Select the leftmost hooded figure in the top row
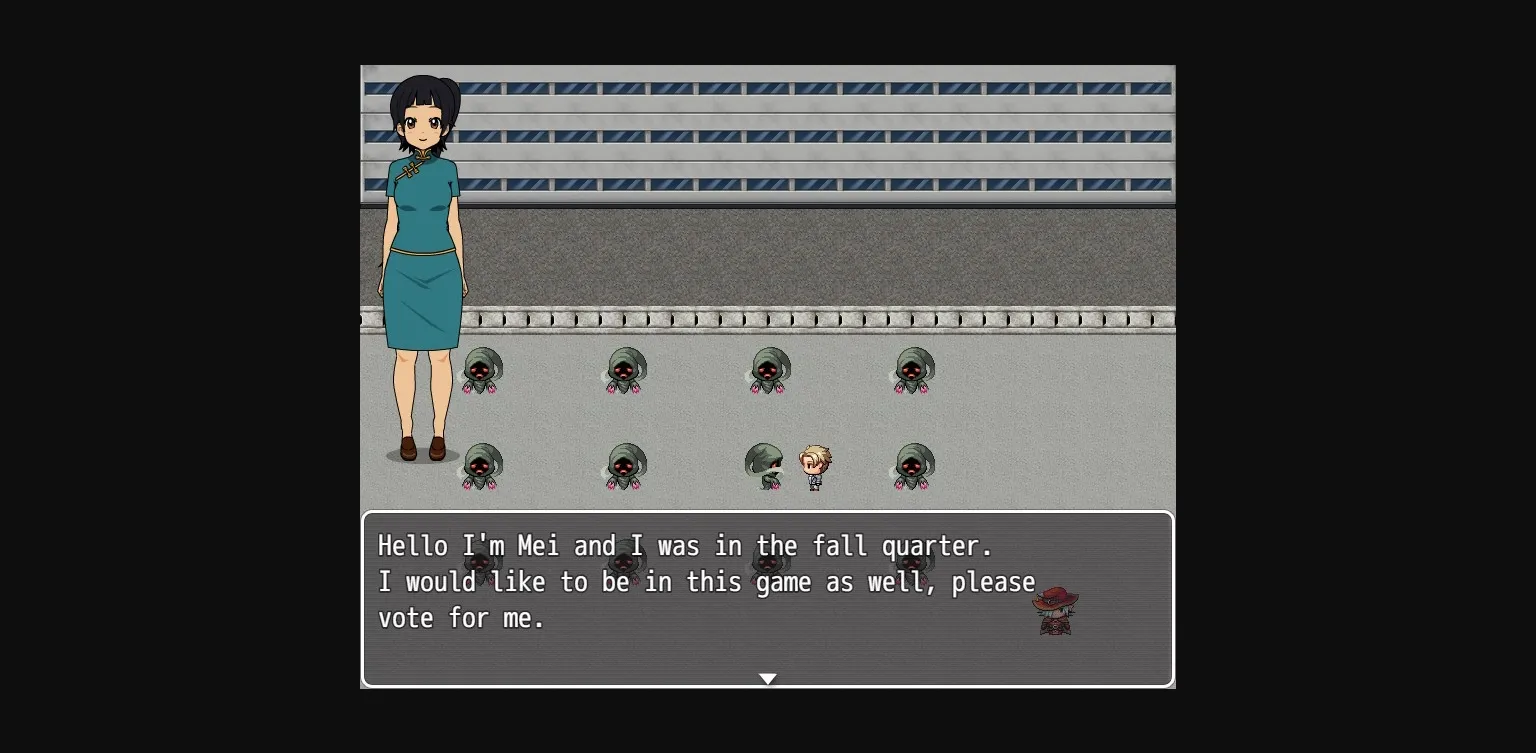This screenshot has height=753, width=1536. pos(483,370)
